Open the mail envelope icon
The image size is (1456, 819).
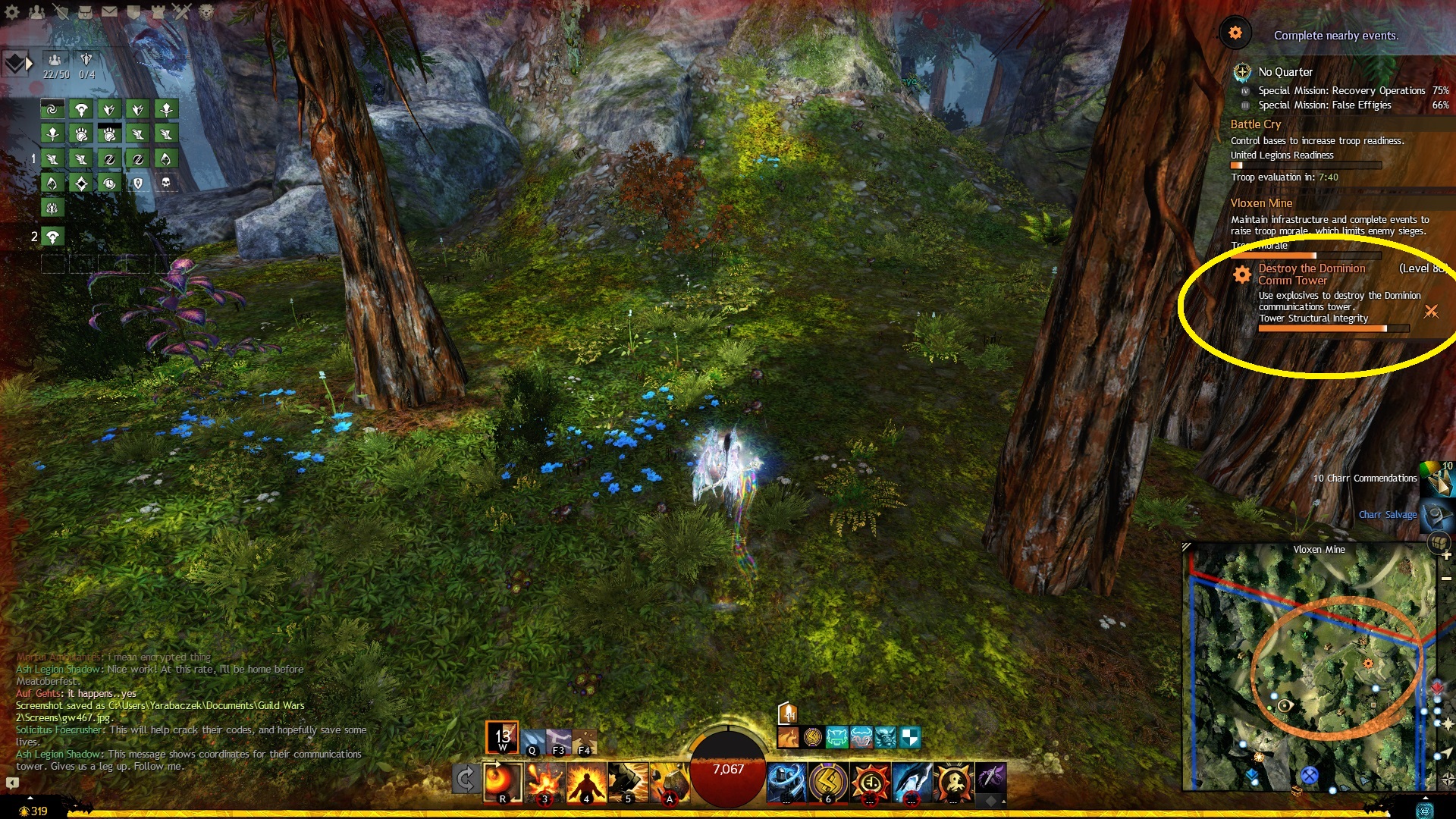(x=109, y=11)
